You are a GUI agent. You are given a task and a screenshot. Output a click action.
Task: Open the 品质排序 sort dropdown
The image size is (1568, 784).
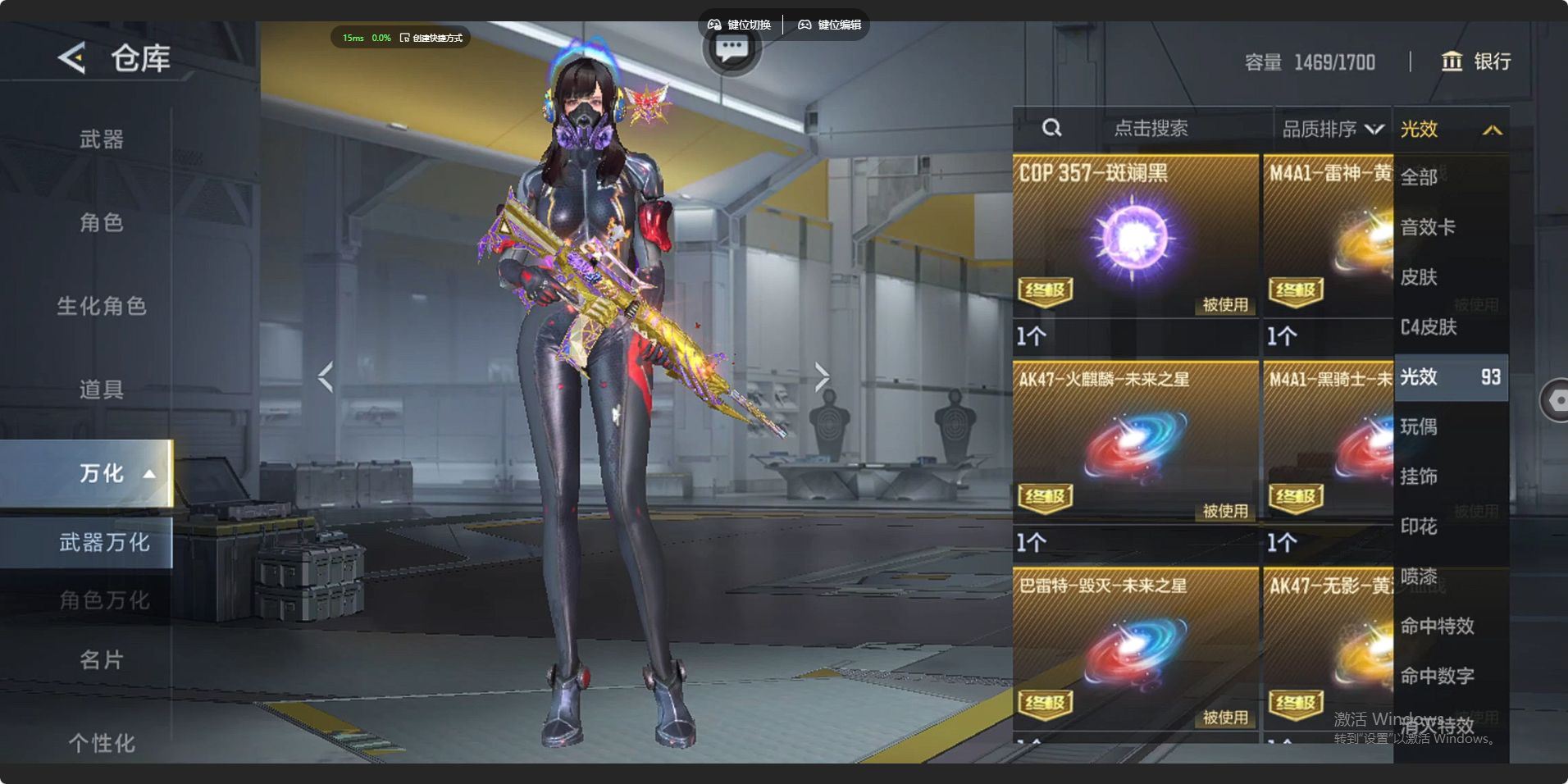[x=1332, y=129]
